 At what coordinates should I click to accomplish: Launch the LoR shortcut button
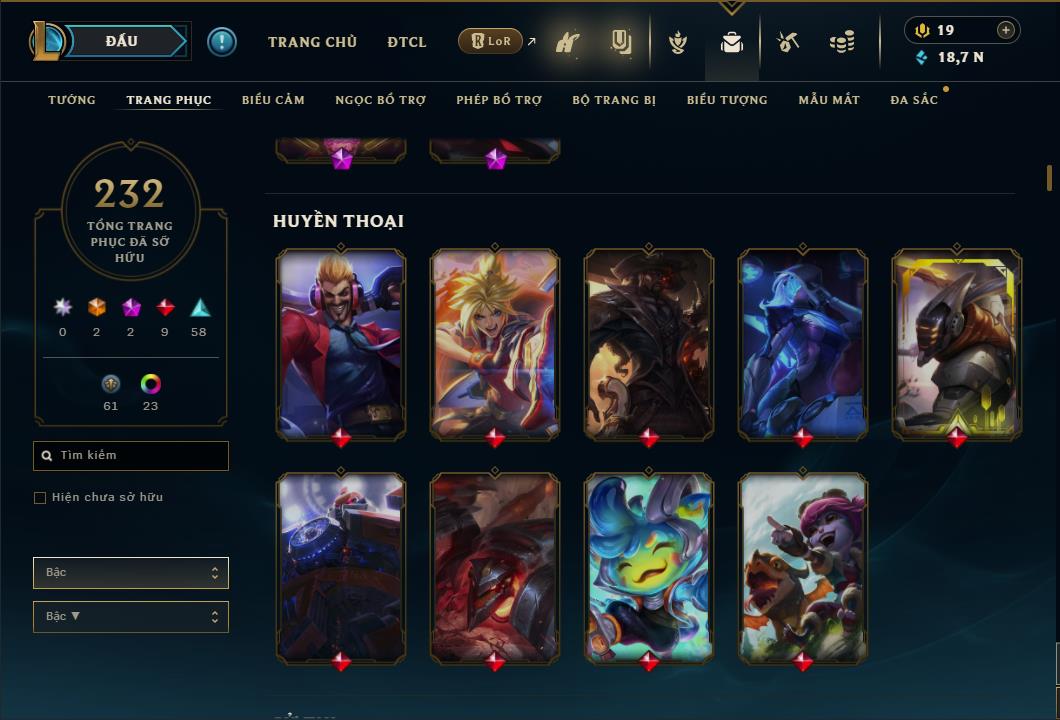click(x=490, y=41)
